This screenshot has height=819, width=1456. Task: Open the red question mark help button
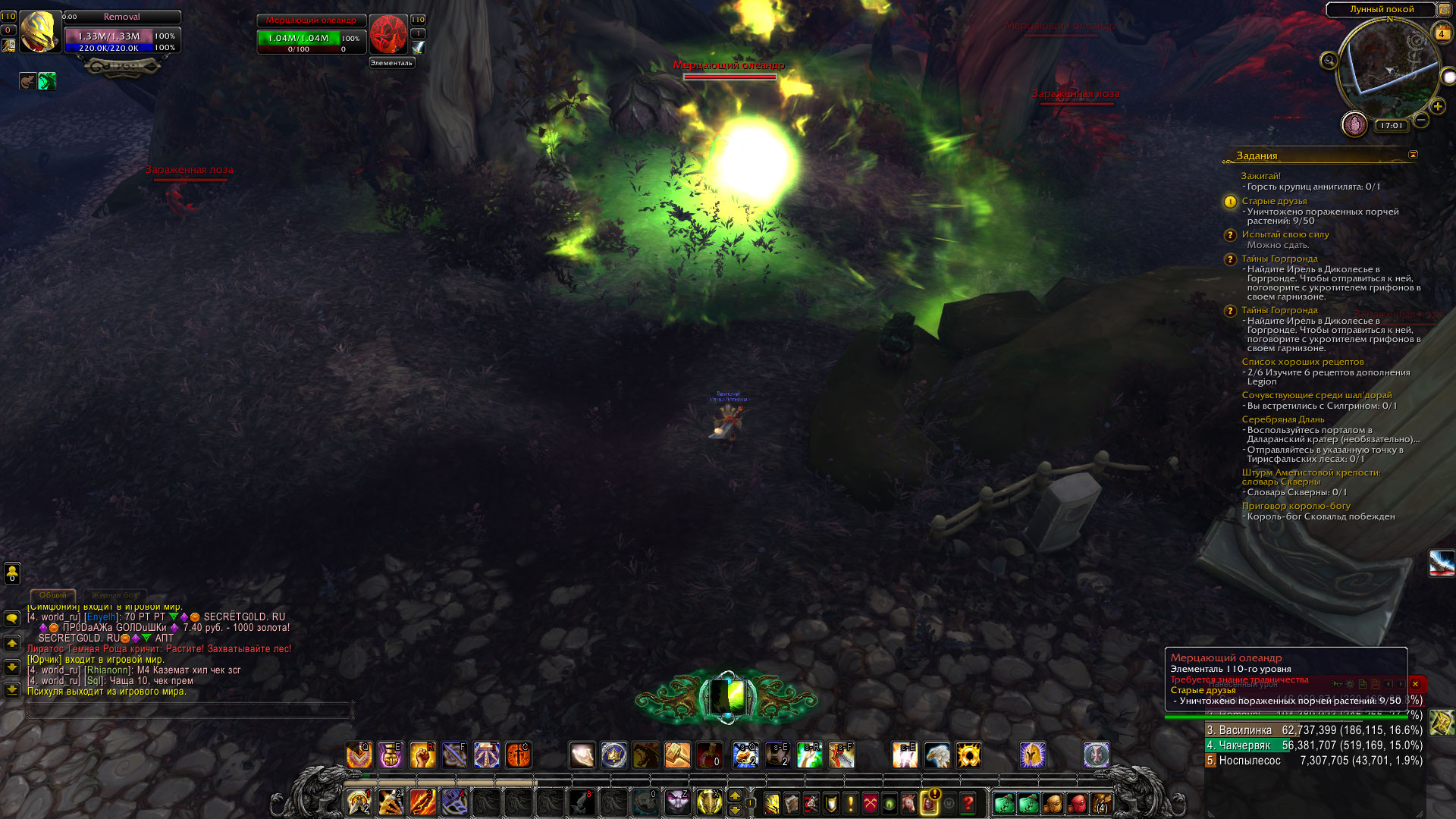[x=968, y=803]
